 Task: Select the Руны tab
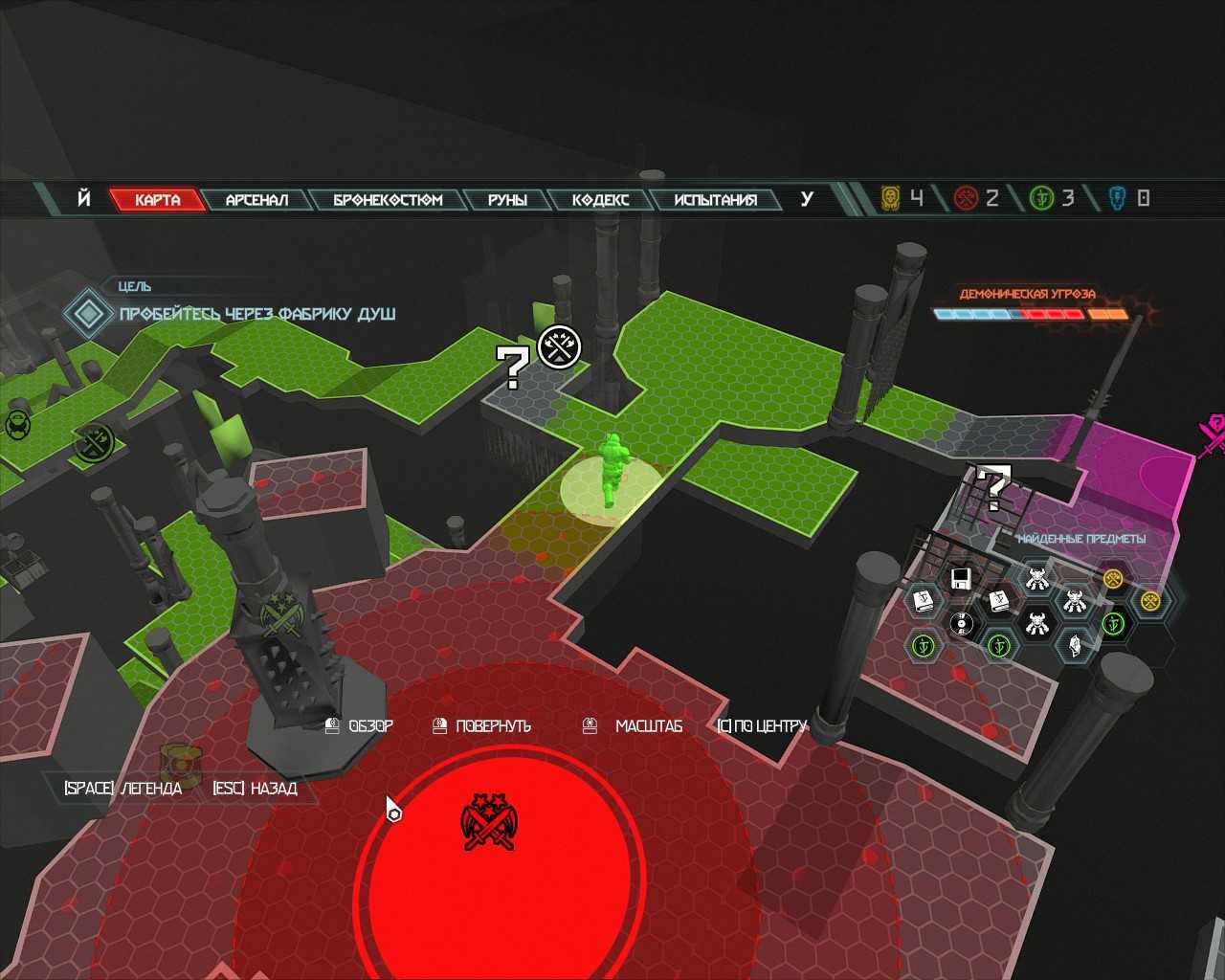[507, 199]
